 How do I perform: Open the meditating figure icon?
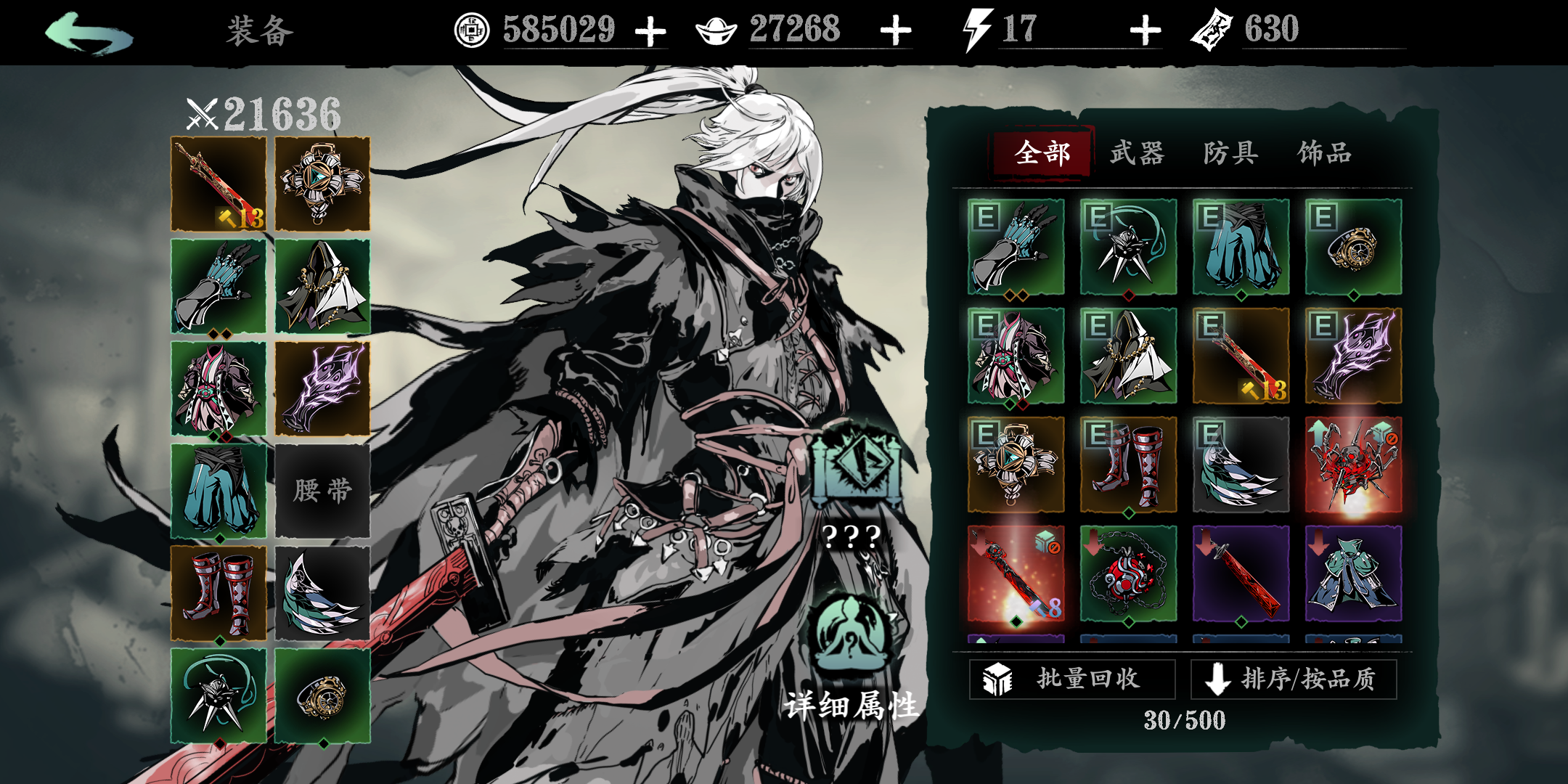[x=851, y=632]
